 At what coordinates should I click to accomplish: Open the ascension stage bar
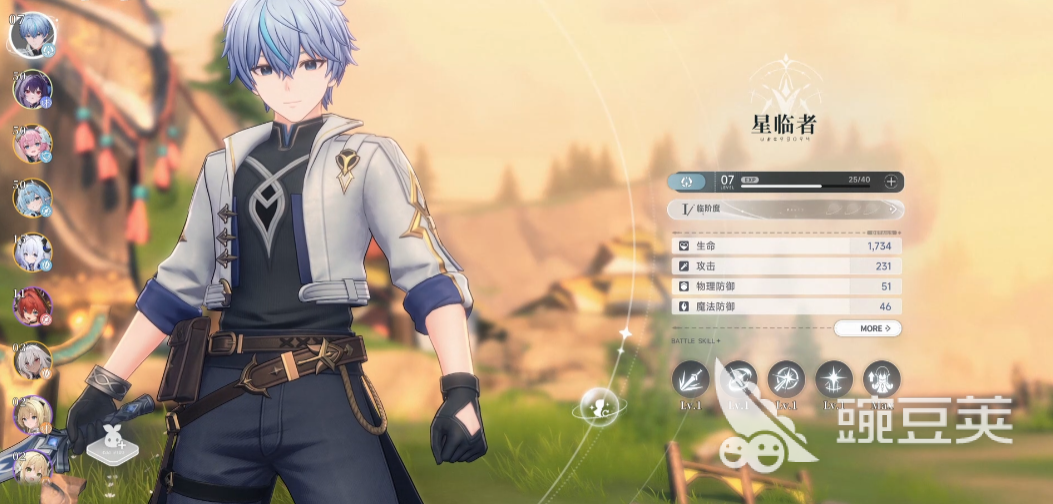point(786,210)
